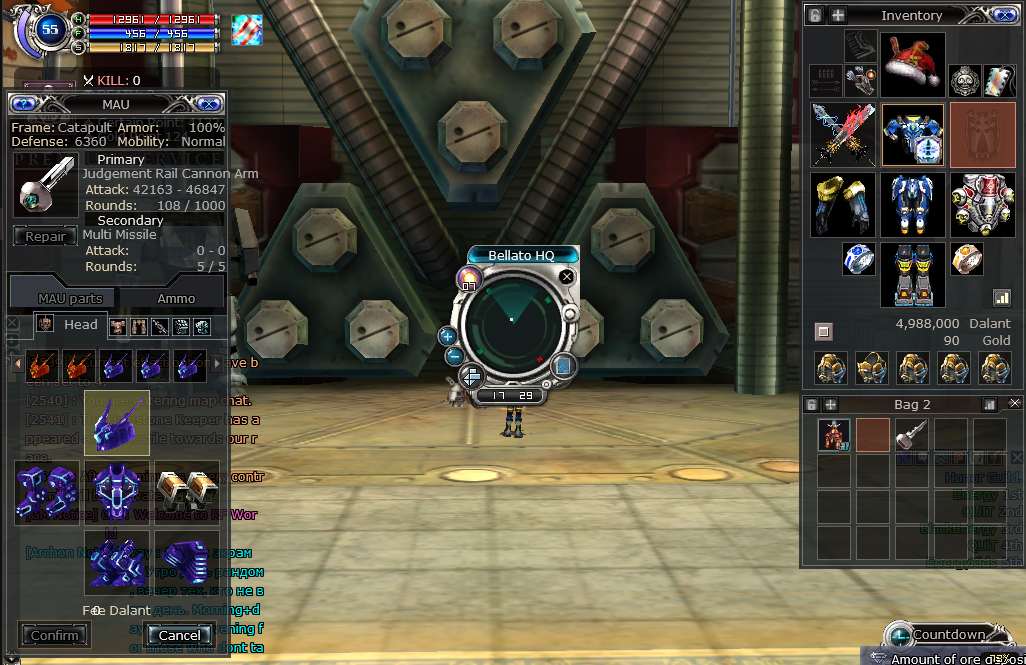
Task: Switch to the Ammo tab
Action: pyautogui.click(x=176, y=298)
